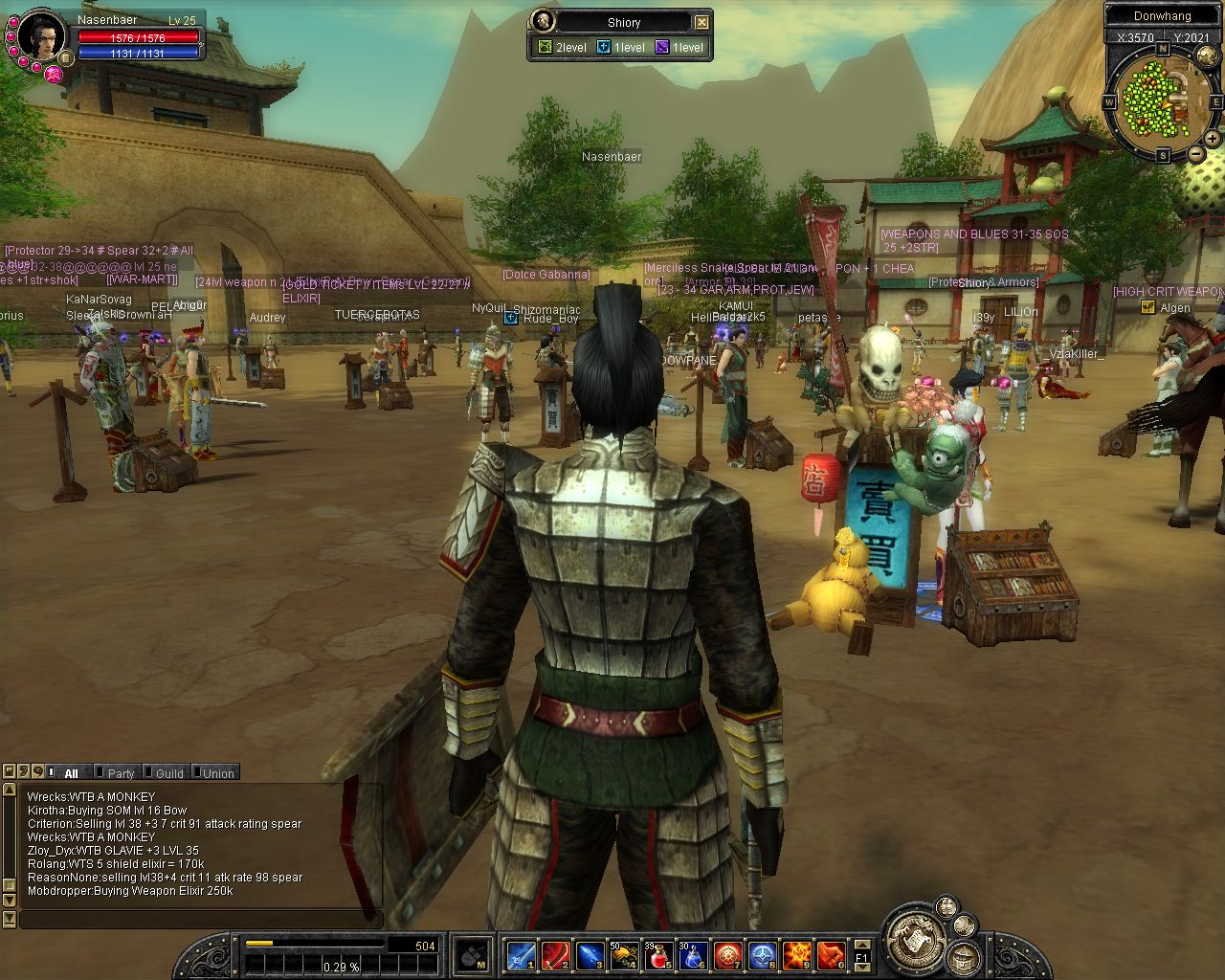Close the Shiory target window

702,22
